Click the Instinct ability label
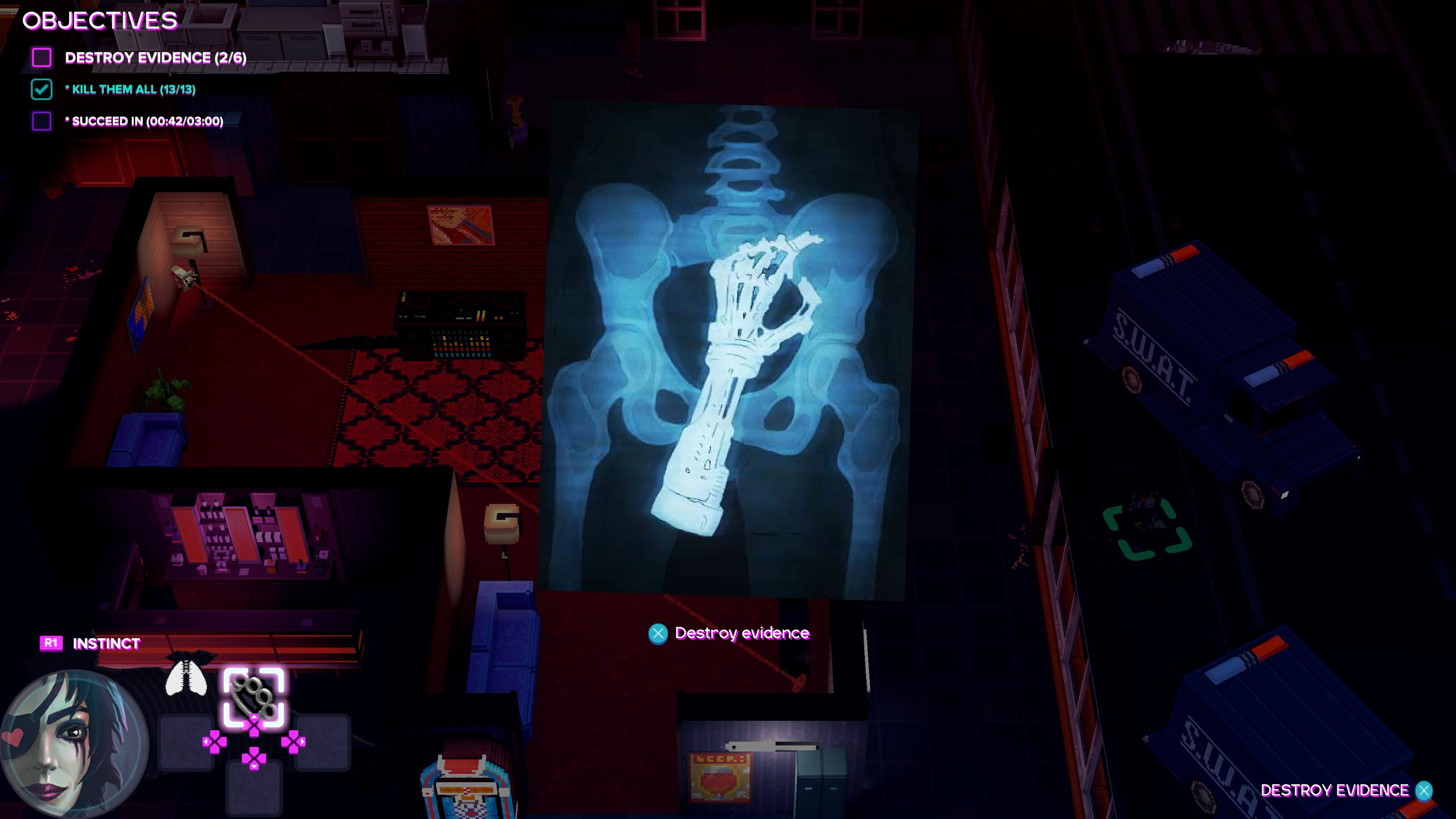The height and width of the screenshot is (819, 1456). point(106,643)
